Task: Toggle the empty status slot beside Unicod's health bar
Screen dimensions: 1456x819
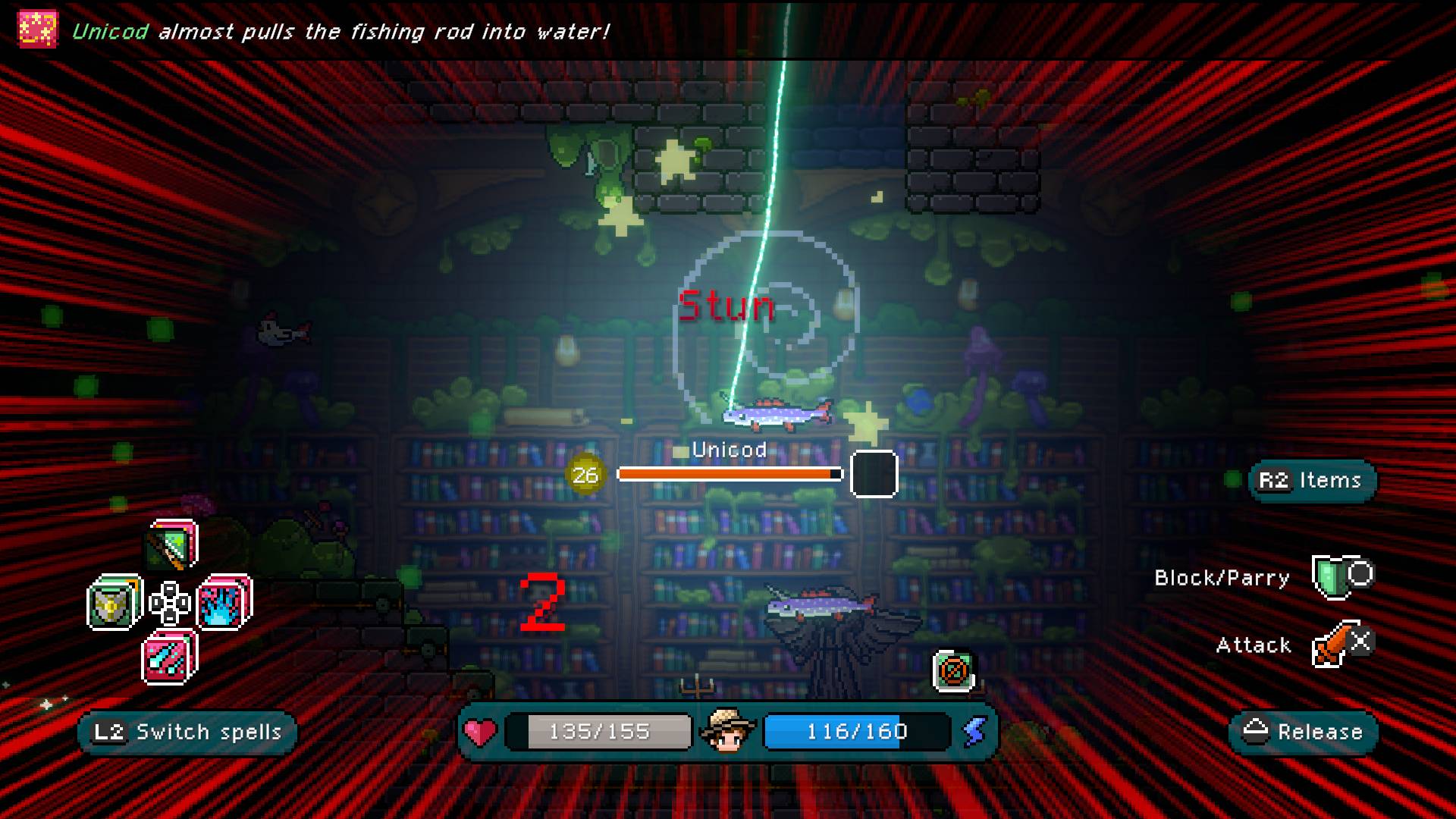Action: point(874,473)
